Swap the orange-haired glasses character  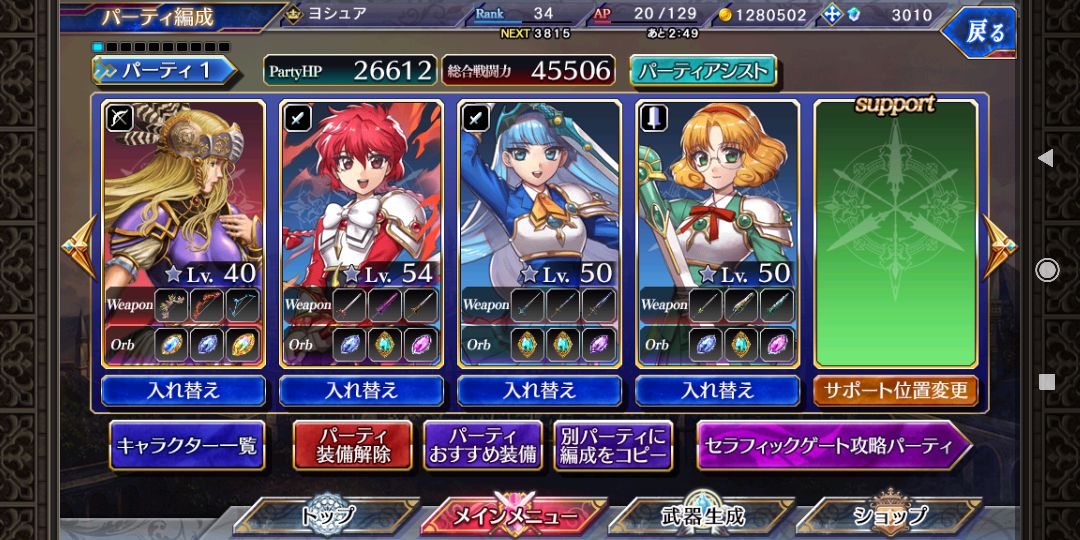point(717,390)
